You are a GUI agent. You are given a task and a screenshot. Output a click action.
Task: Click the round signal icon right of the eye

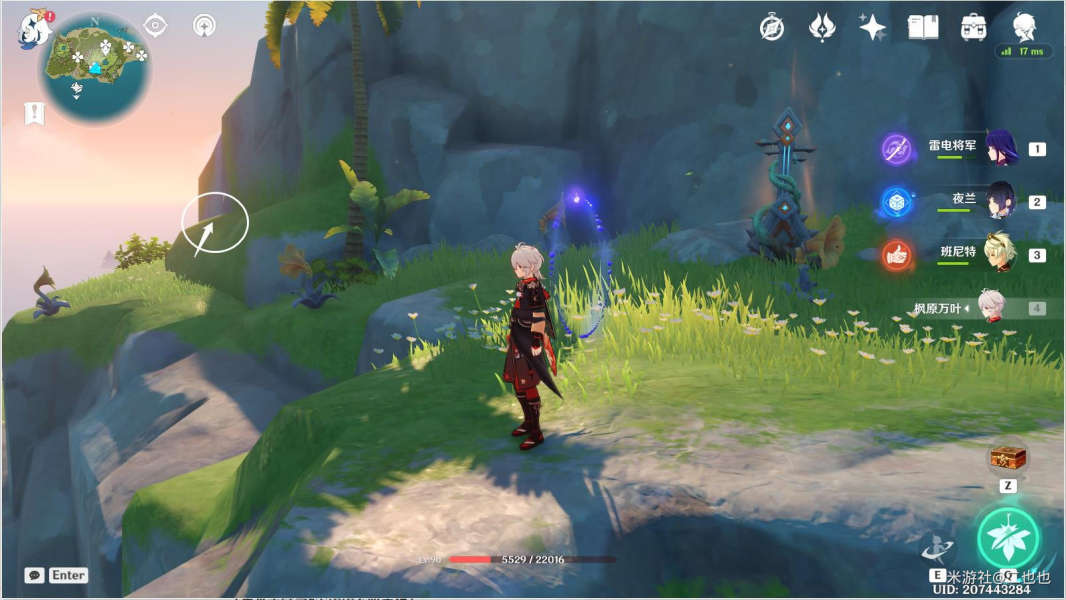204,25
